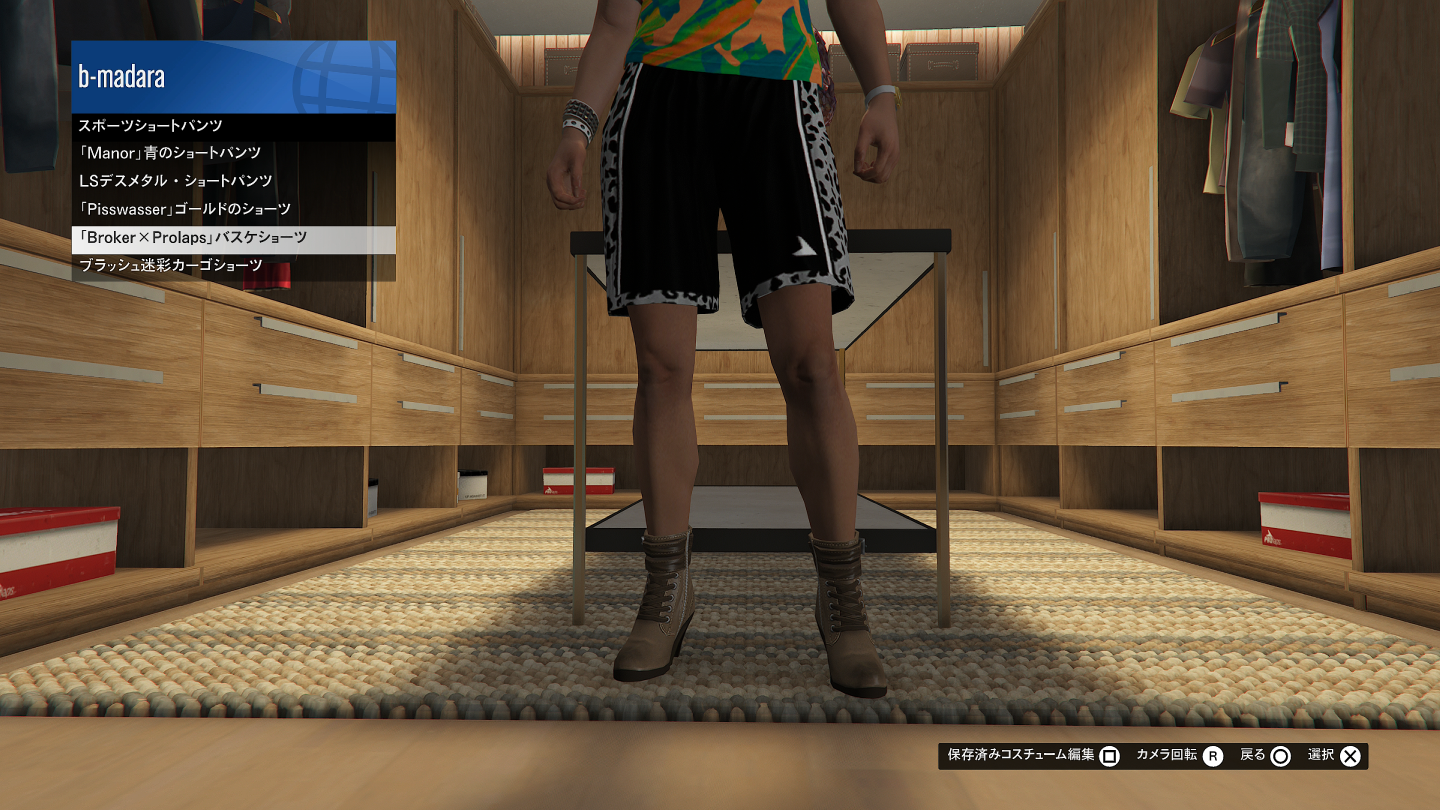Choose the 「Manor」青のショートパンツ entry
Screen dimensions: 1440x810
click(x=233, y=153)
